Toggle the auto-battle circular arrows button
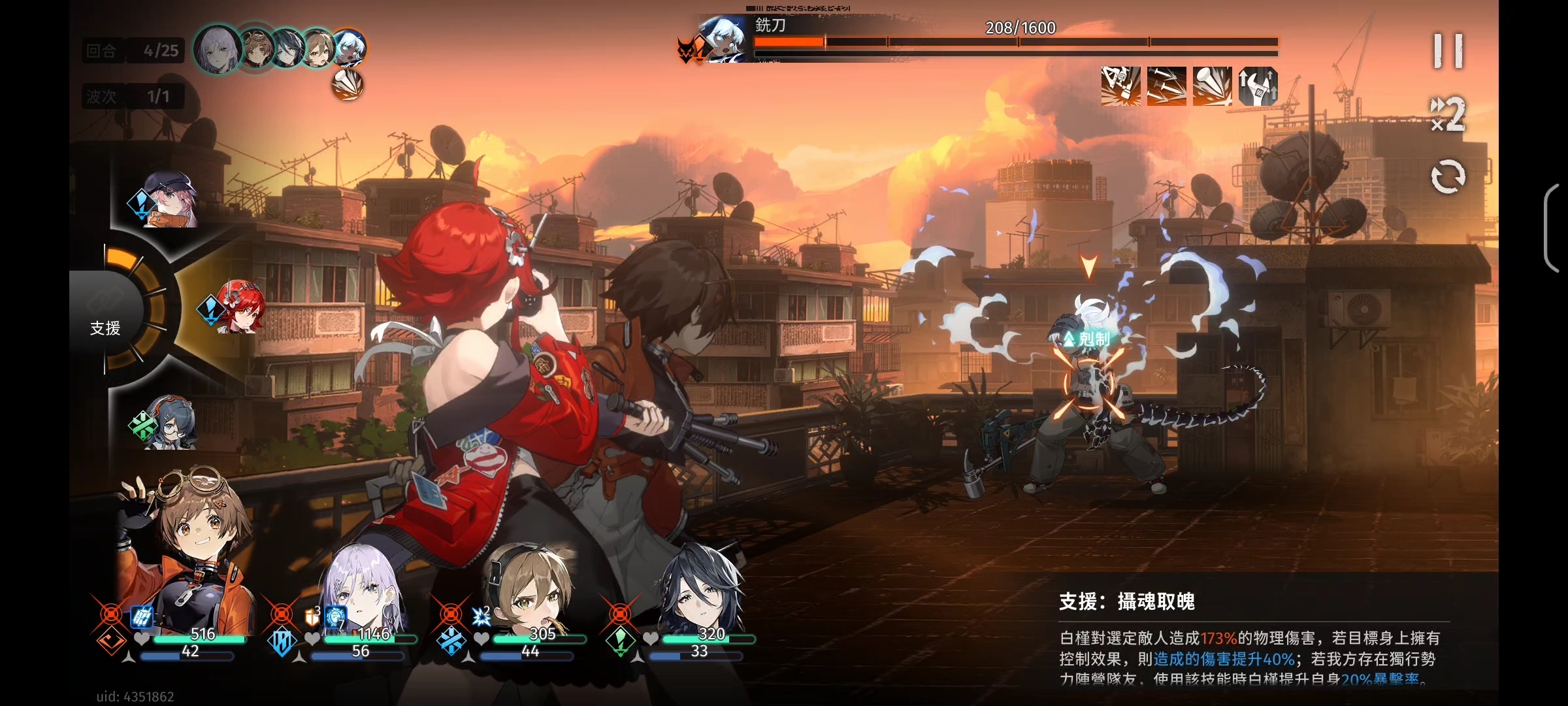Screen dimensions: 1568x706 tap(1448, 176)
